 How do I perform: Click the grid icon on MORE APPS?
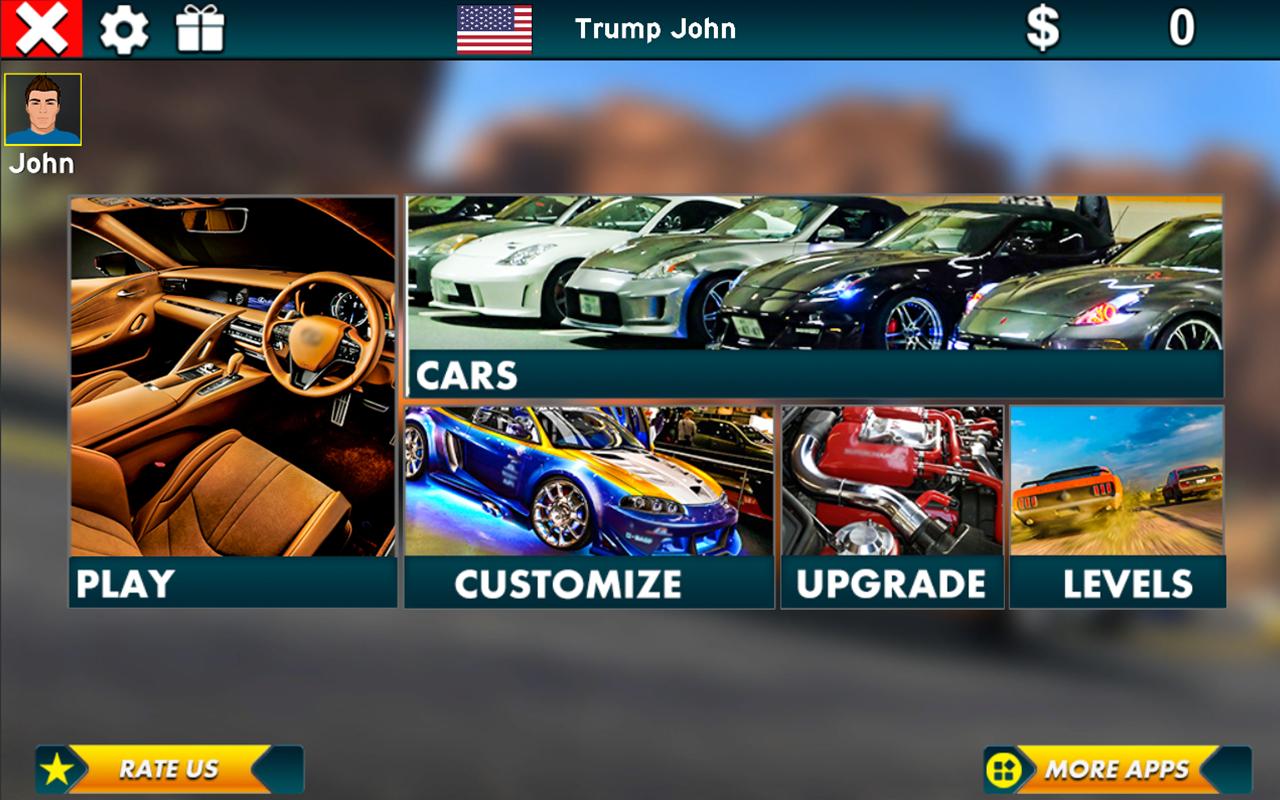tap(1000, 770)
